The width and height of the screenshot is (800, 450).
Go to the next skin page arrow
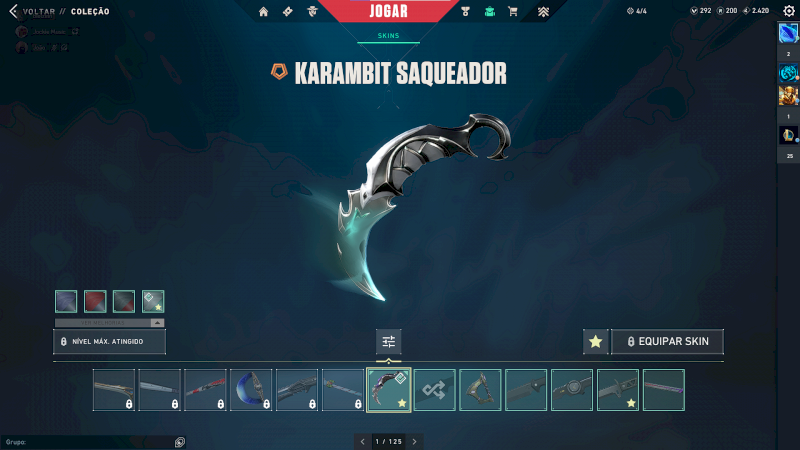click(x=415, y=441)
